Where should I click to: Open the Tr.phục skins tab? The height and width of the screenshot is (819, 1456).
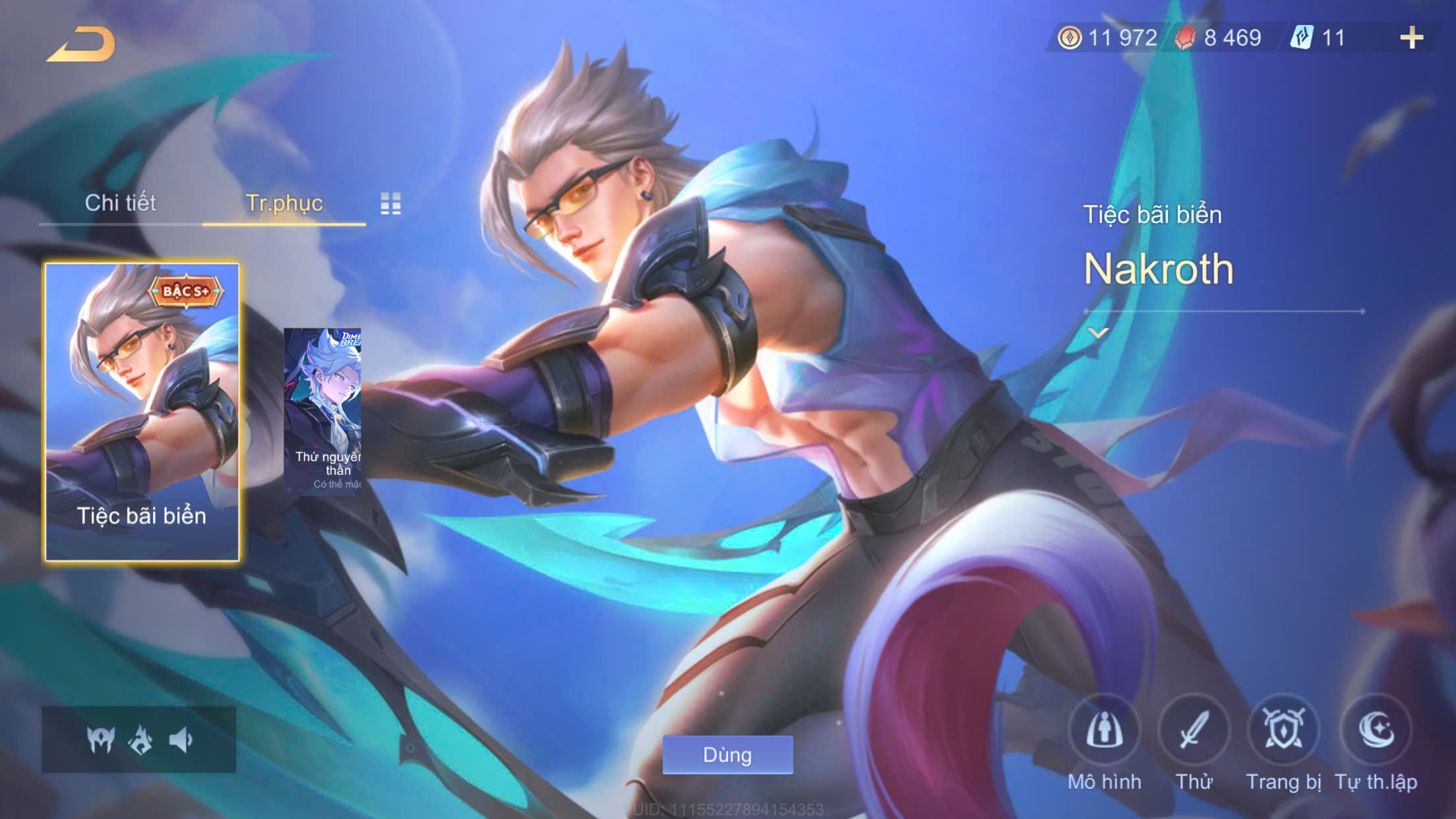coord(284,202)
